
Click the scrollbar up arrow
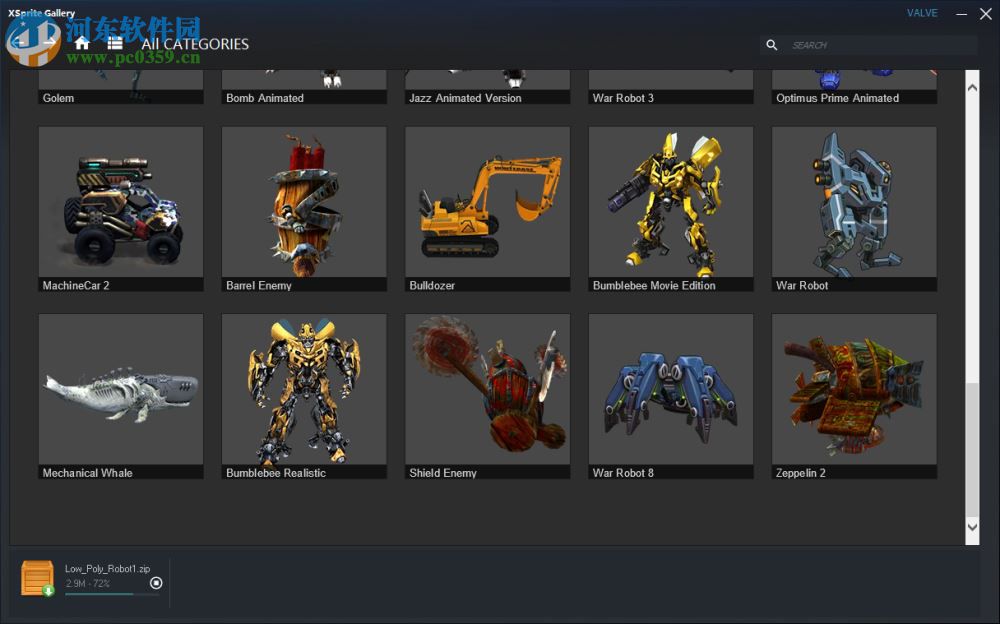click(x=972, y=87)
